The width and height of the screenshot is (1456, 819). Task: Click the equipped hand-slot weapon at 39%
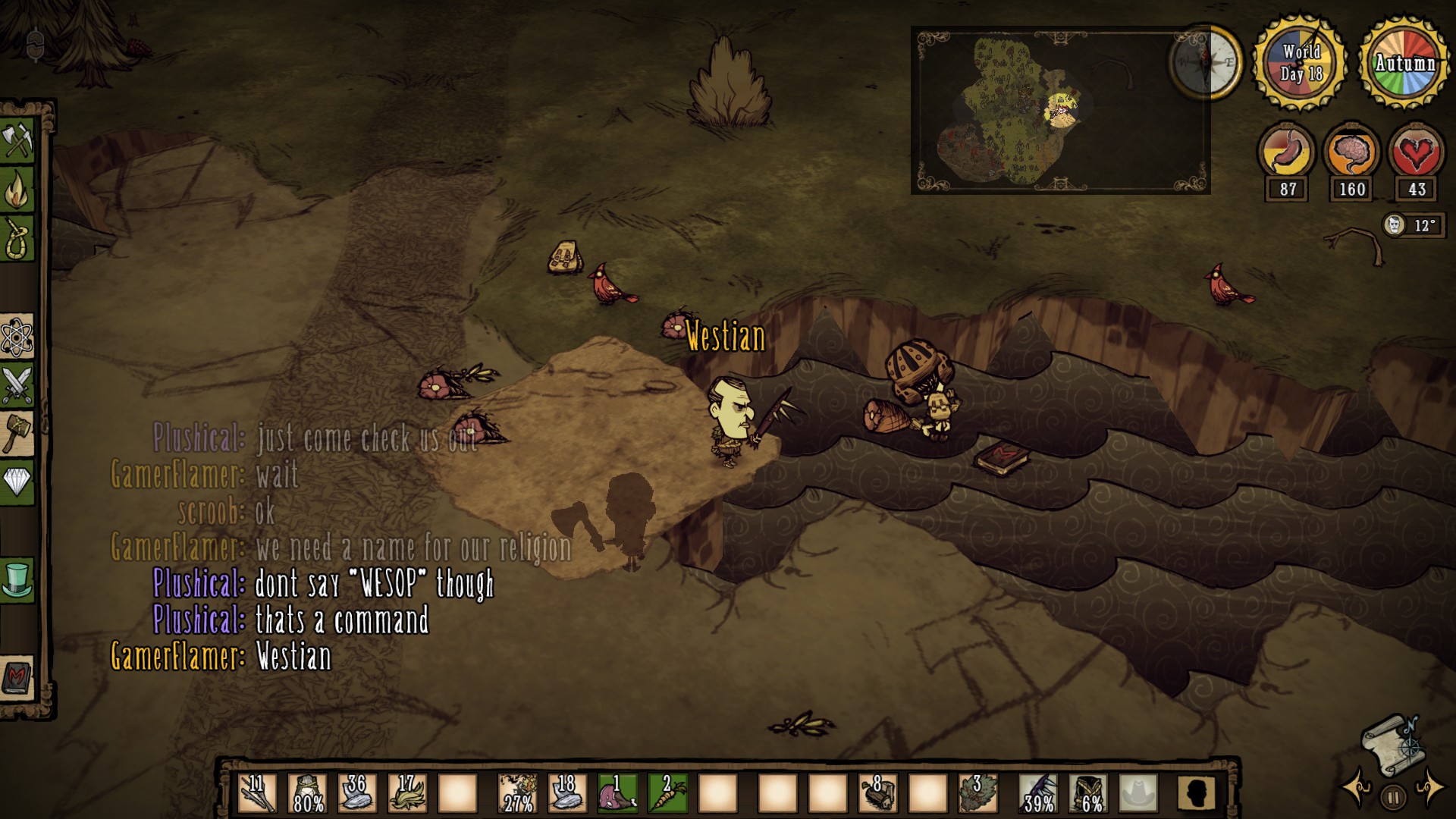tap(1038, 793)
